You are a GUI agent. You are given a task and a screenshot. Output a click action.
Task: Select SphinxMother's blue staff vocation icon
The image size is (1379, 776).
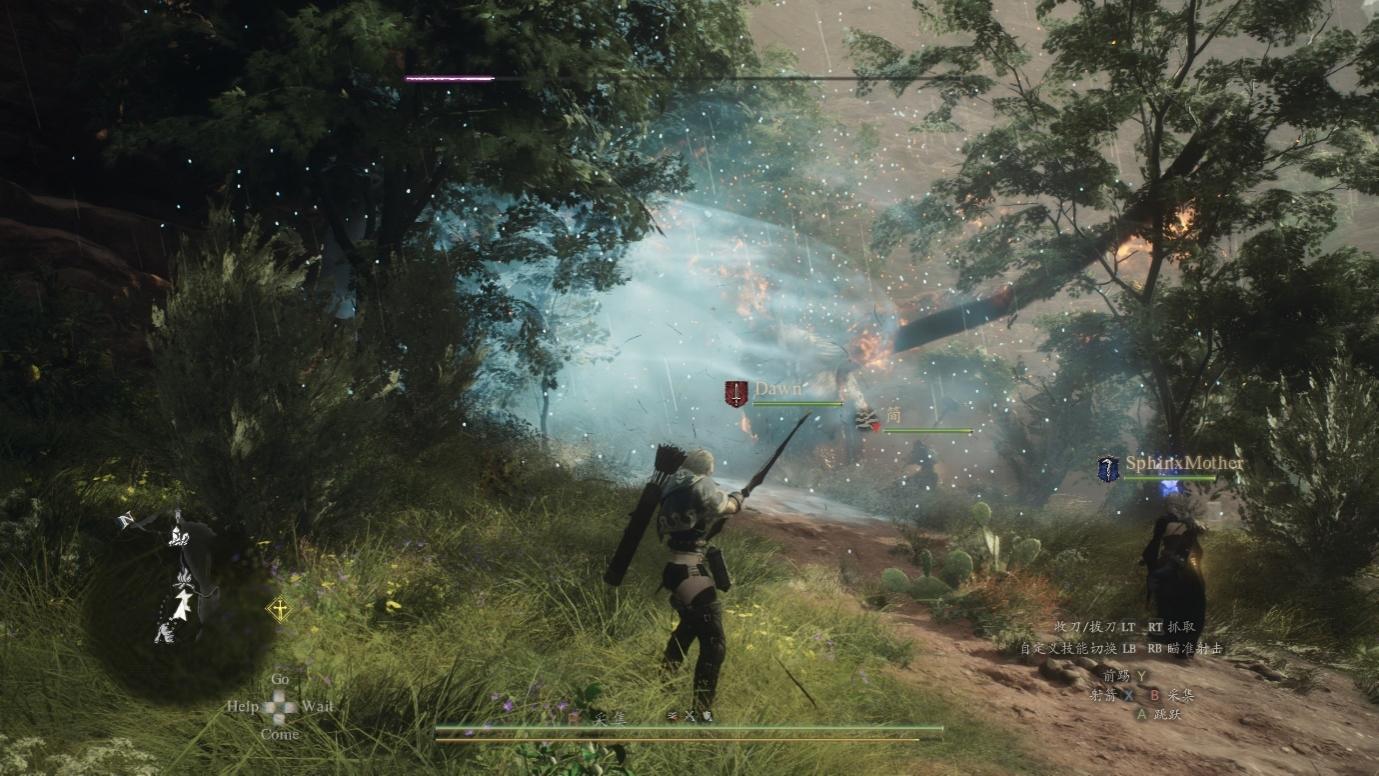[1108, 469]
